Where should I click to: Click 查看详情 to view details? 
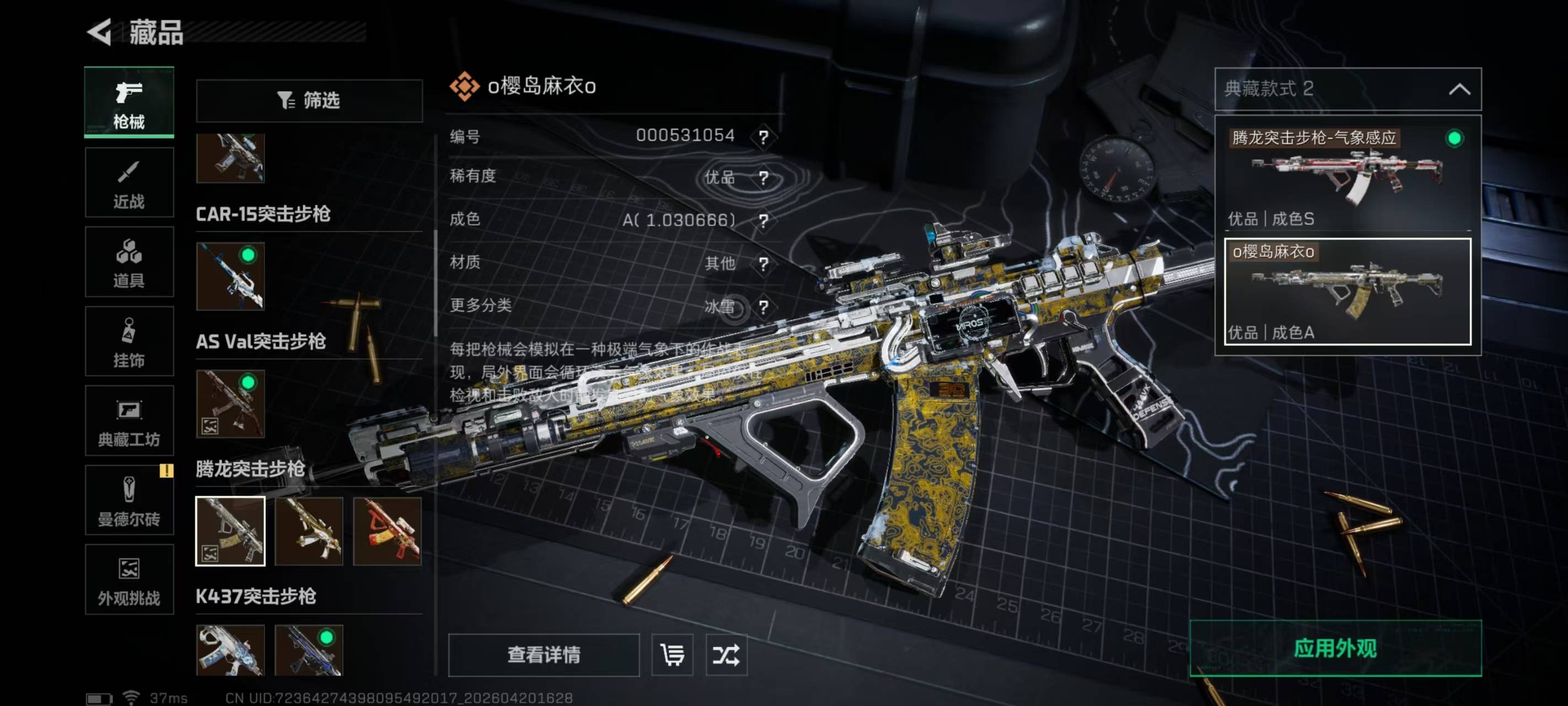544,655
